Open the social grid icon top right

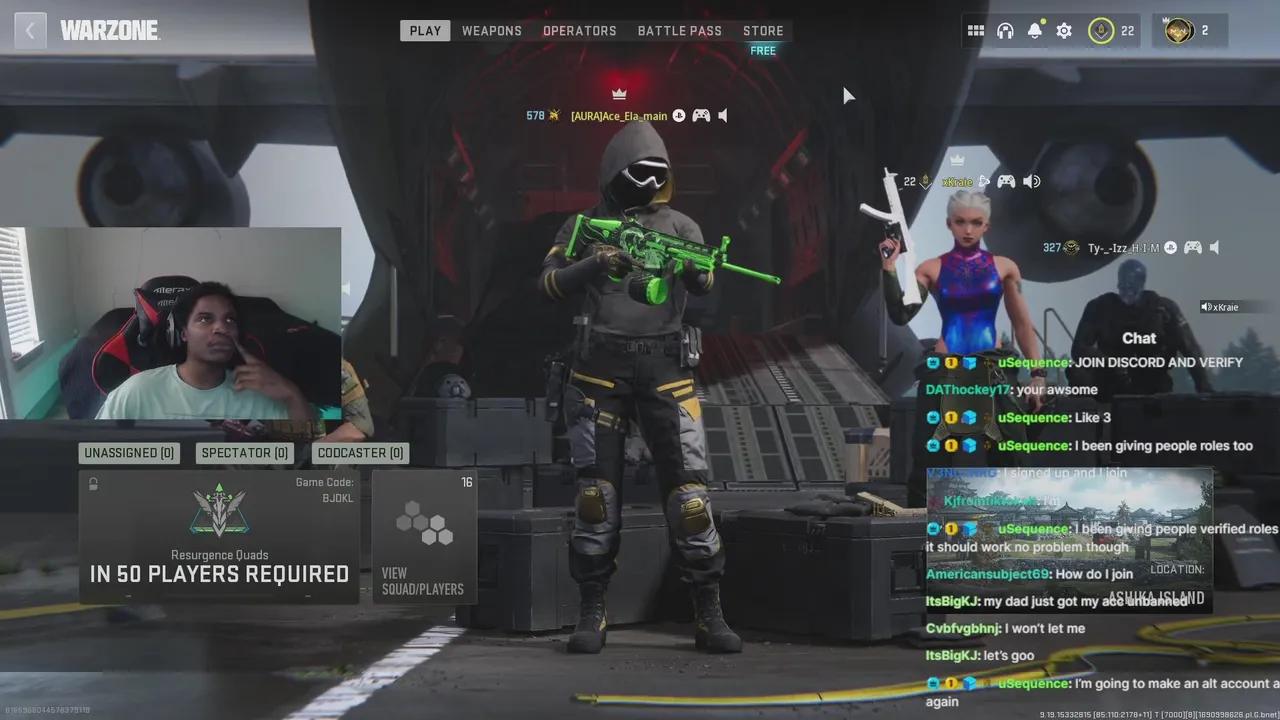coord(976,30)
